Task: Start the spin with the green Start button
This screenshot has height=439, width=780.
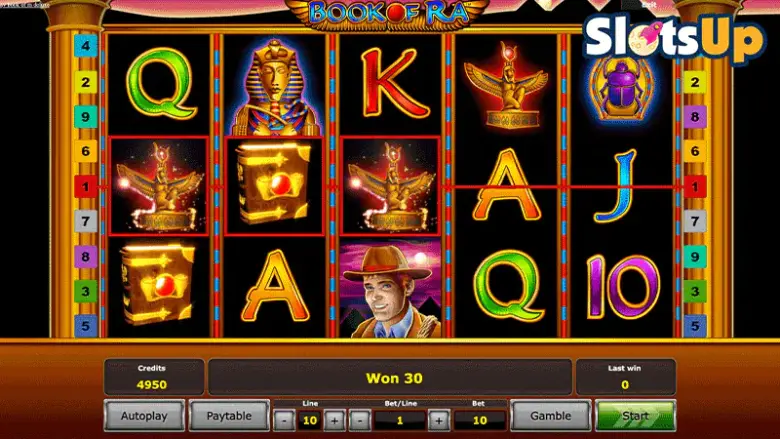Action: coord(635,415)
